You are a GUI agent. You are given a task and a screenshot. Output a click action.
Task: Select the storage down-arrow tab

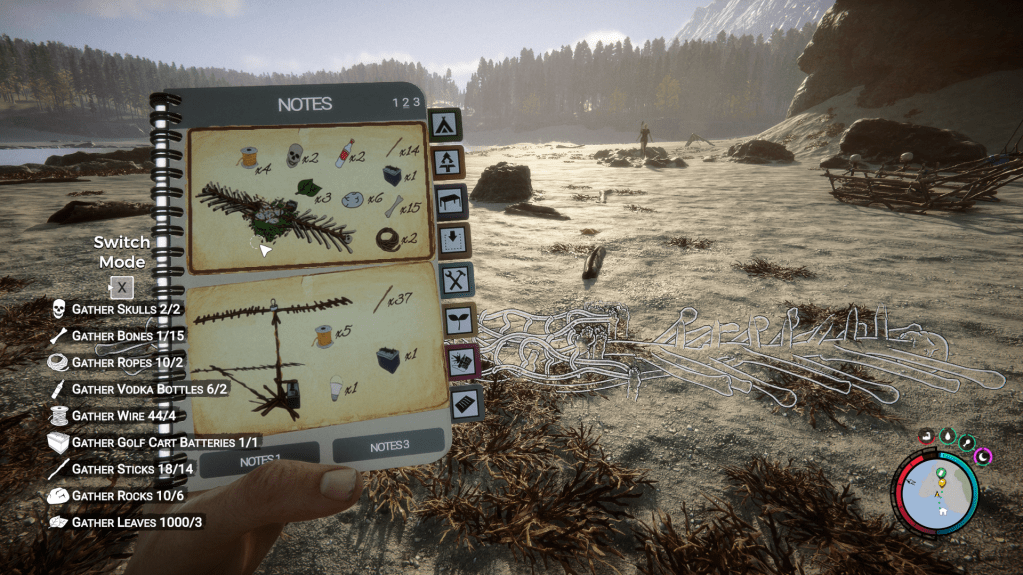pyautogui.click(x=453, y=239)
